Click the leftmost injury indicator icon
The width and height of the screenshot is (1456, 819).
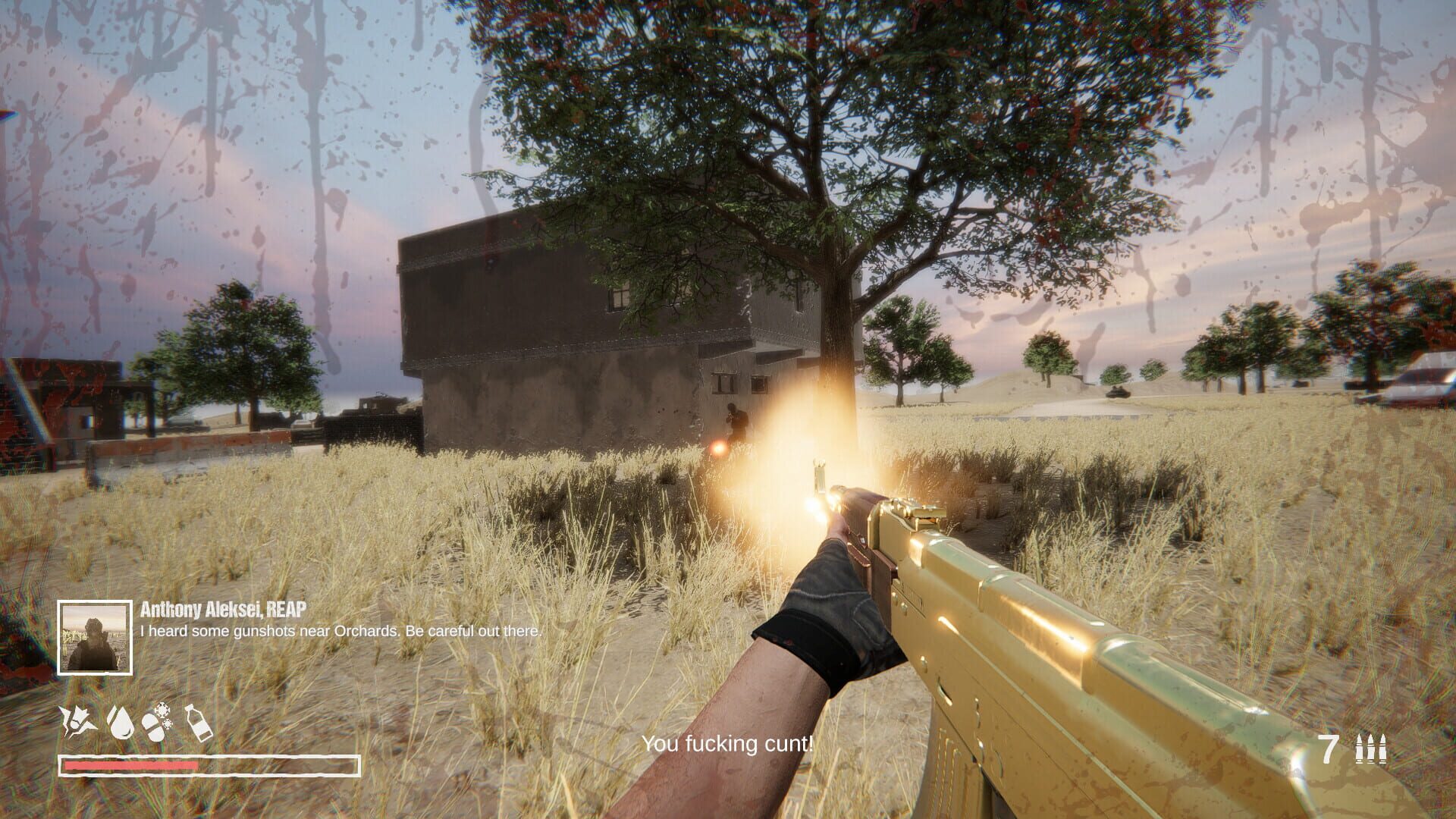pyautogui.click(x=76, y=719)
